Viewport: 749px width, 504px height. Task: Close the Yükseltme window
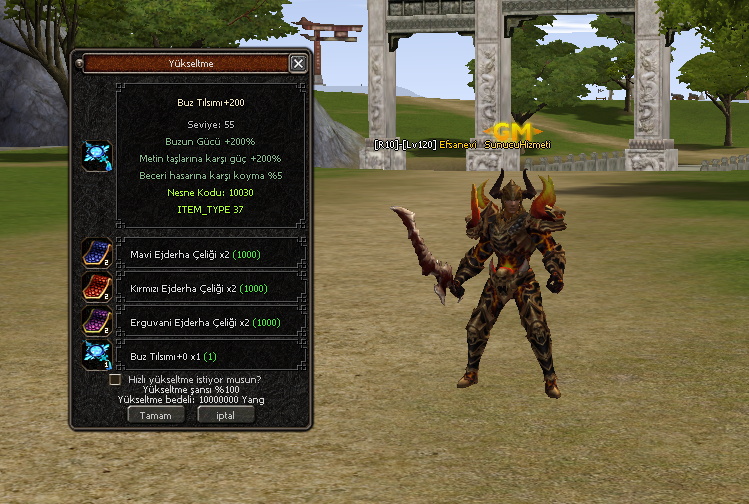(x=297, y=64)
